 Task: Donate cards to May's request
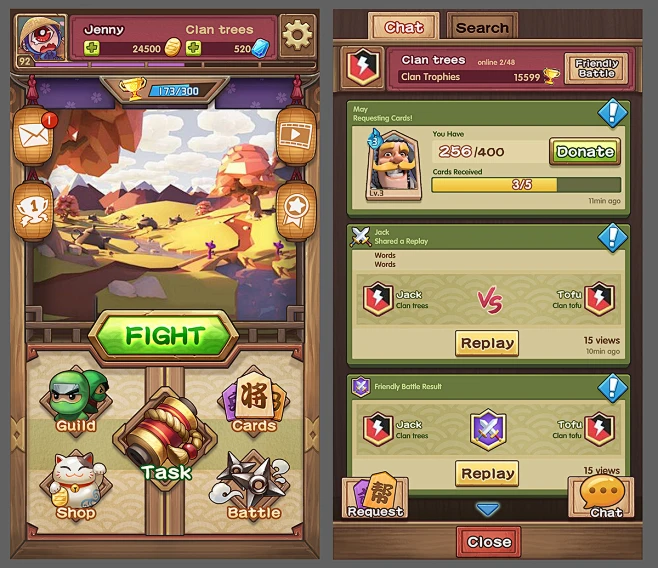point(585,152)
